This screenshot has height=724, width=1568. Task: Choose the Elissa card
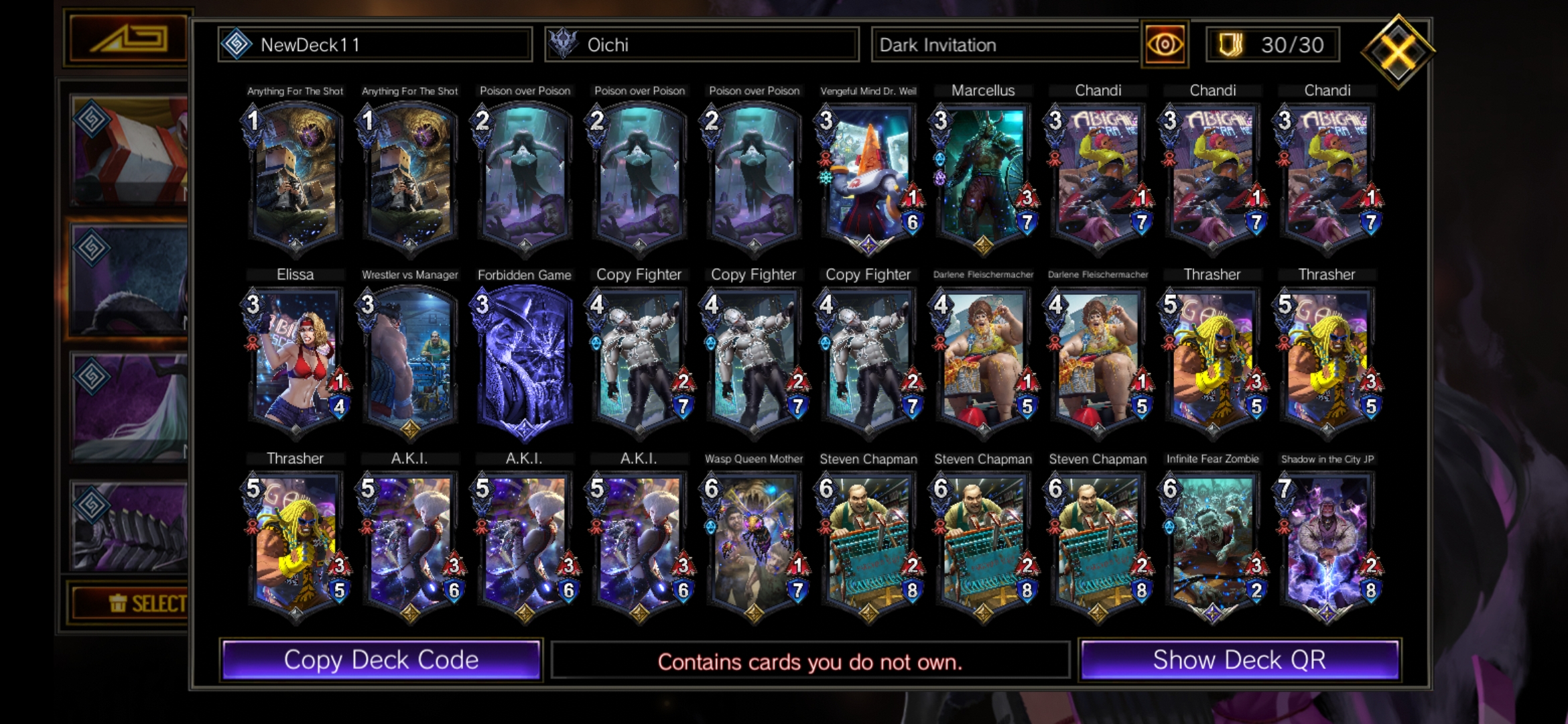click(x=296, y=362)
